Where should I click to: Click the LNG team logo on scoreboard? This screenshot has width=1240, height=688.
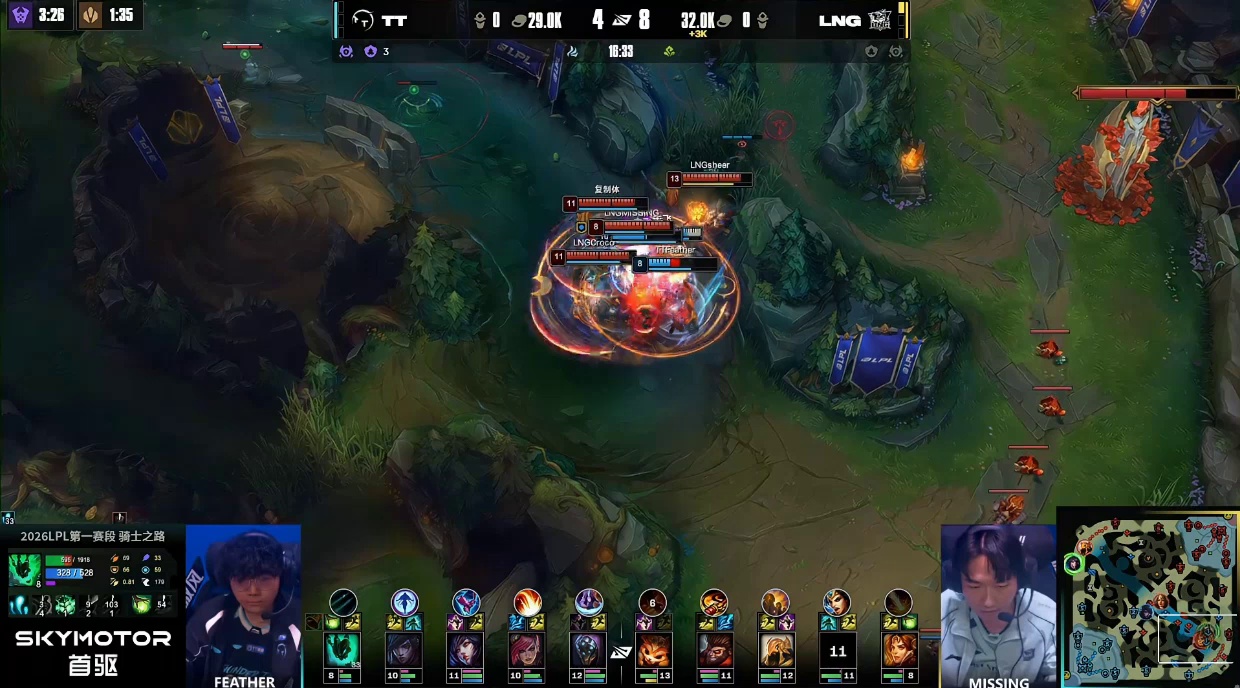879,20
